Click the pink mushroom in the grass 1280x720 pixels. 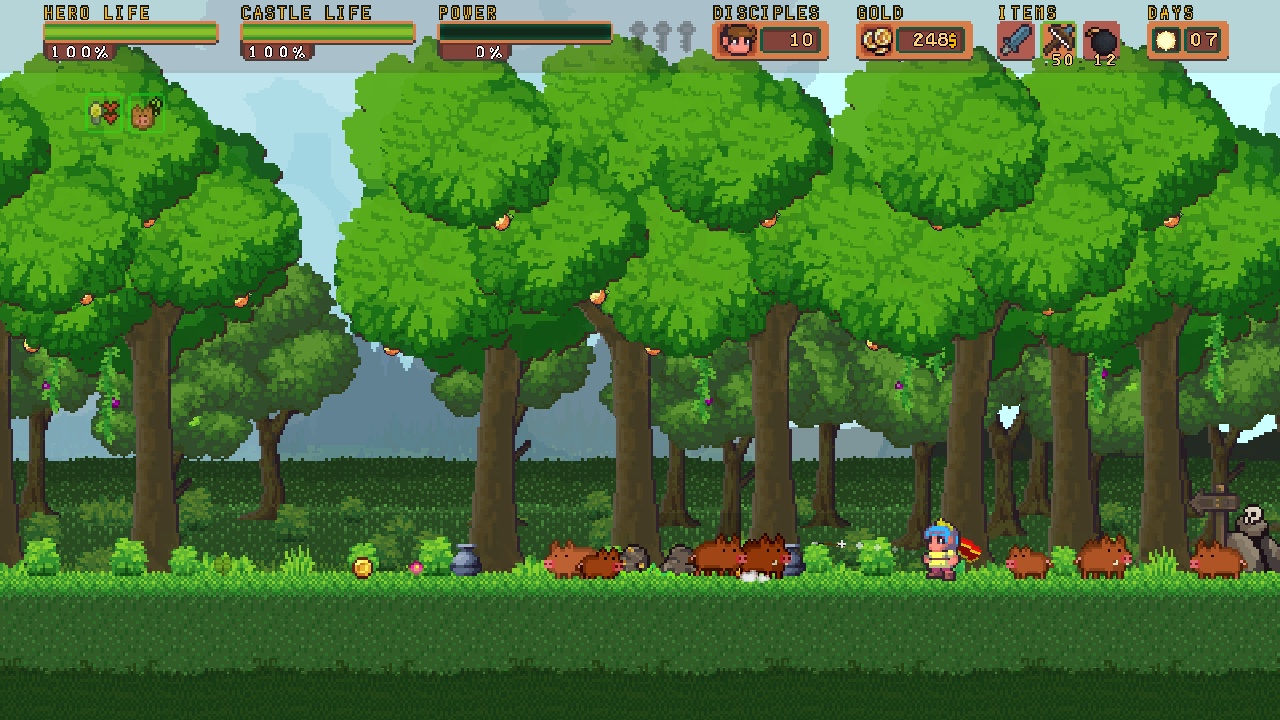click(416, 567)
